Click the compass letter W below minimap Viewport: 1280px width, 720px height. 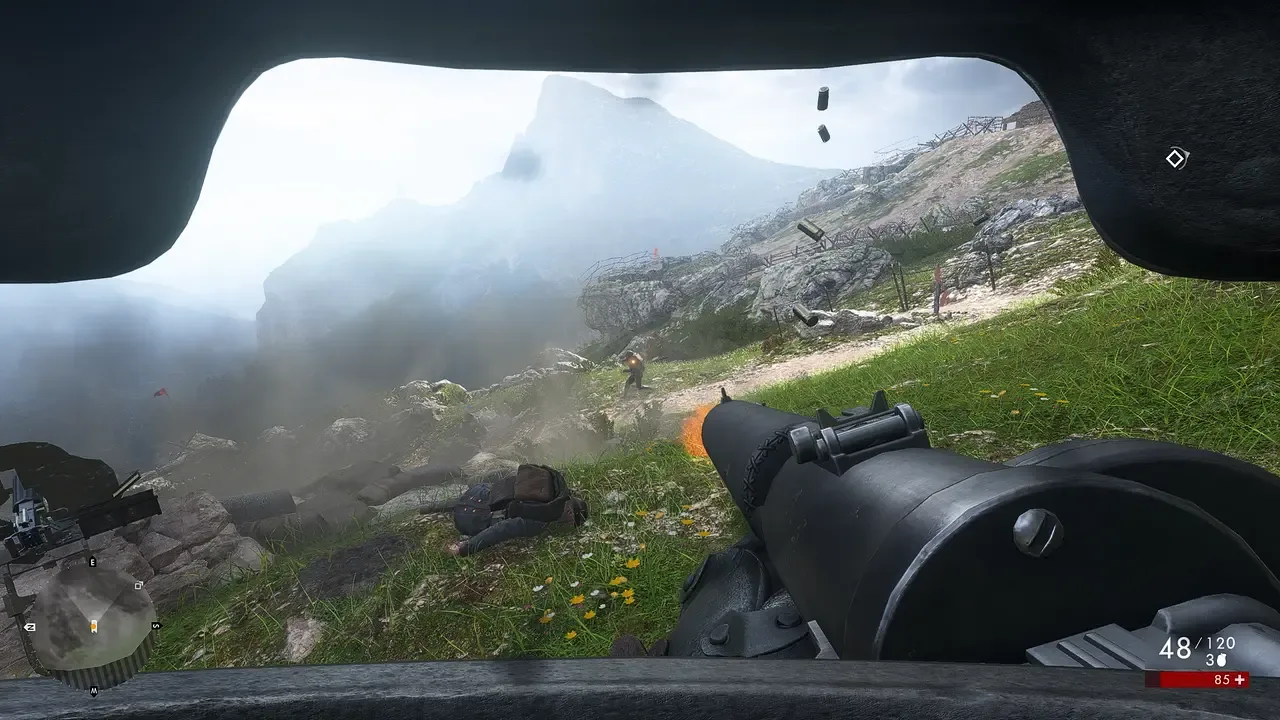(x=94, y=691)
